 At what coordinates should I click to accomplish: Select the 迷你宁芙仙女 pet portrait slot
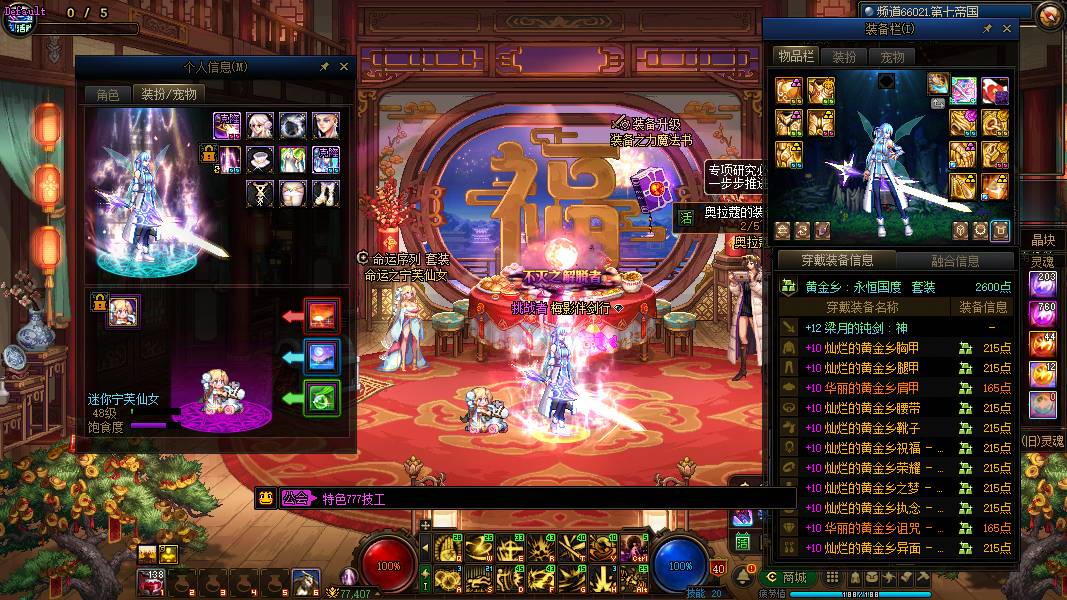pos(124,311)
